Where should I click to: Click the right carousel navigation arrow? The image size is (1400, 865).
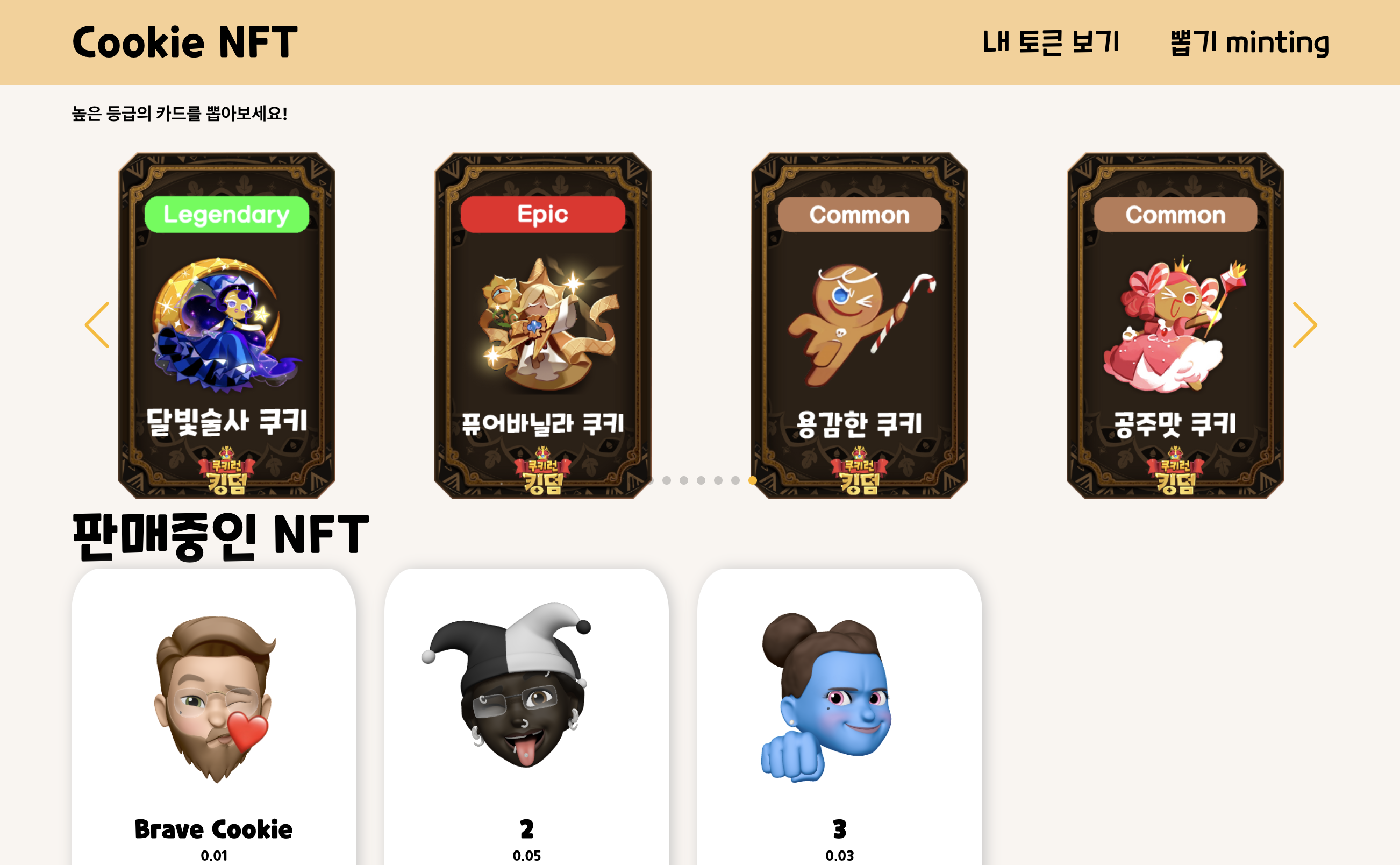(x=1305, y=324)
